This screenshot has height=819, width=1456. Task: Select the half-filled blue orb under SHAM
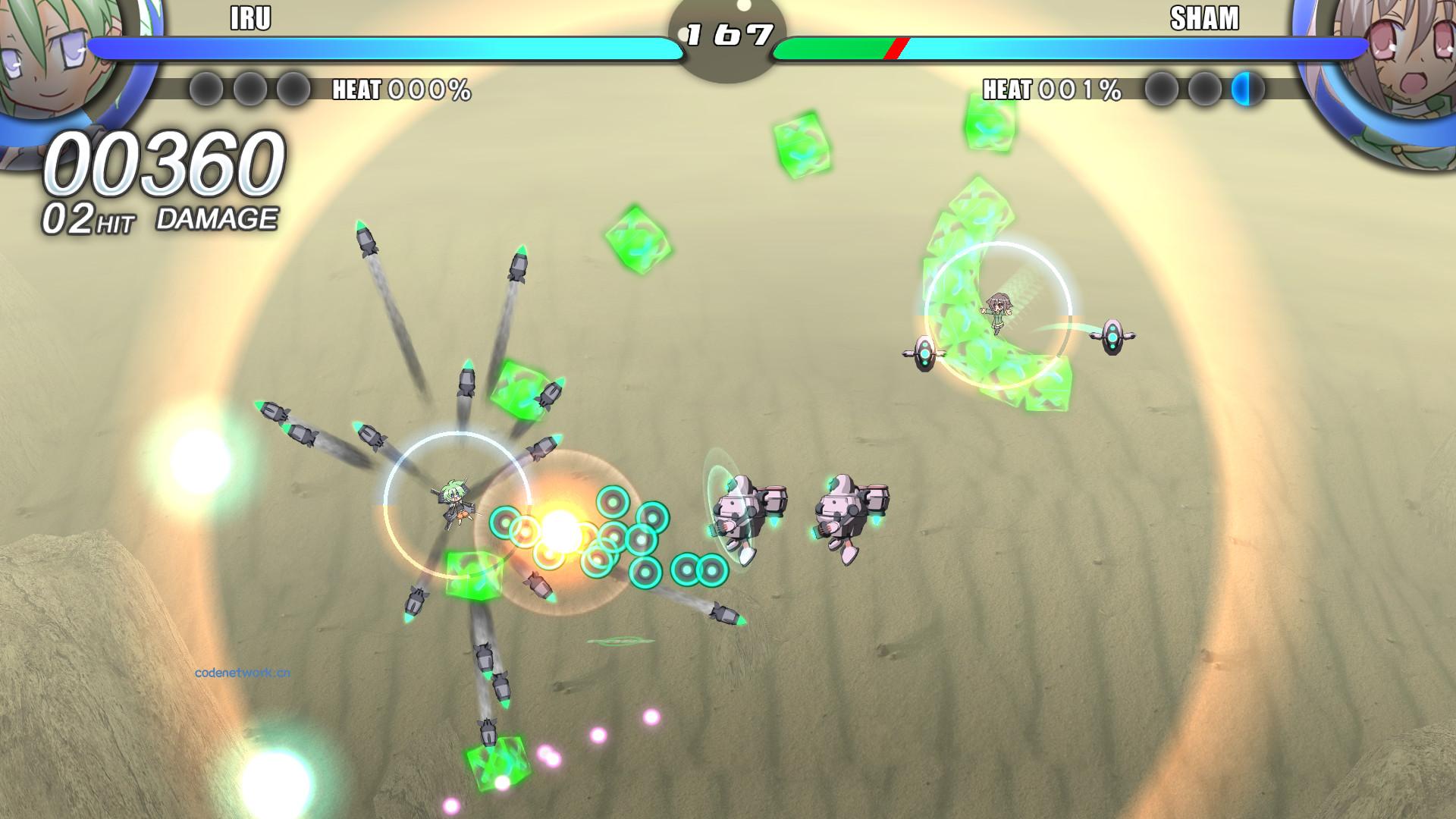pyautogui.click(x=1247, y=89)
